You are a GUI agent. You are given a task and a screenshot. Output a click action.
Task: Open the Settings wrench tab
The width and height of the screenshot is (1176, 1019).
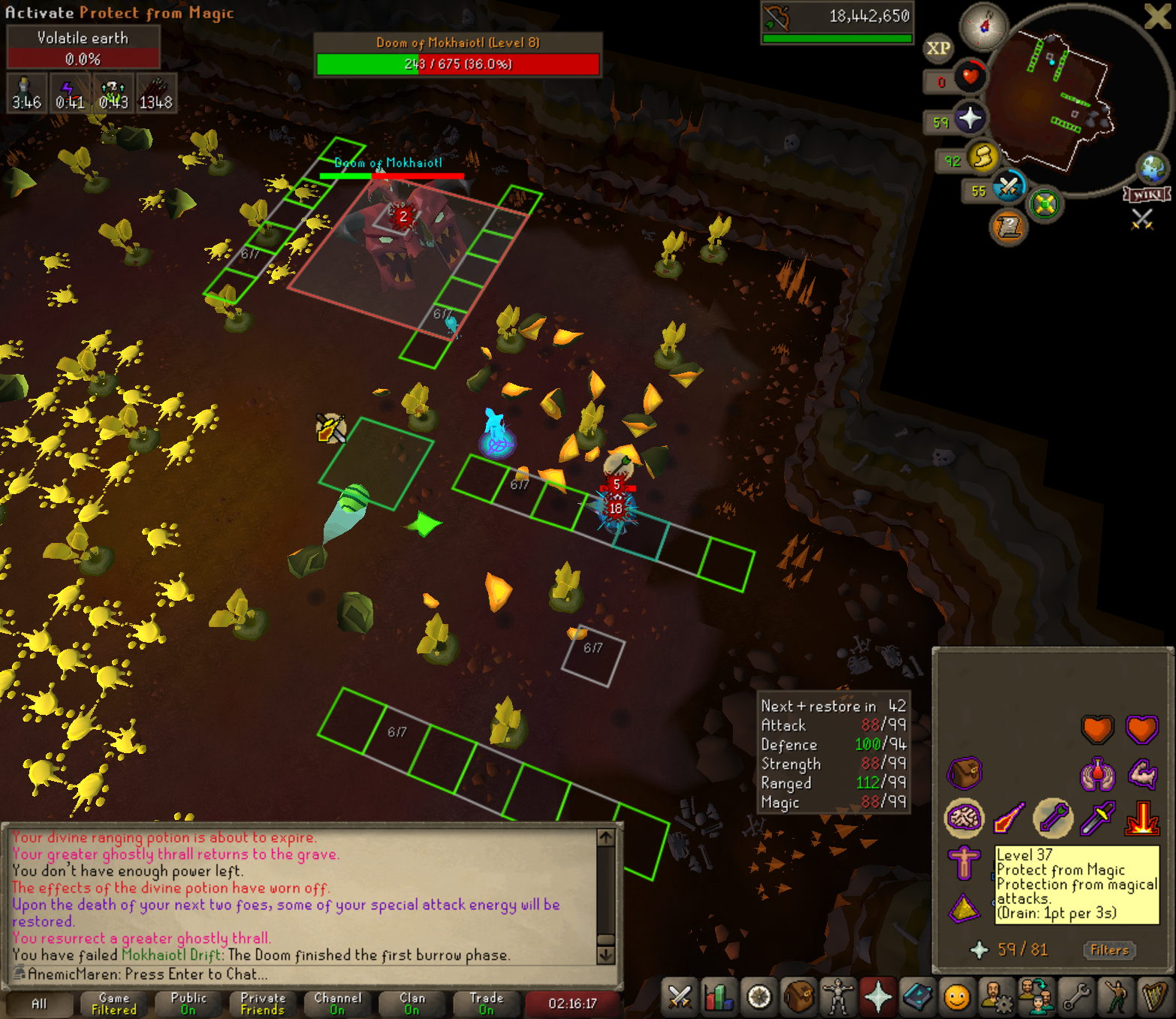pos(1076,998)
